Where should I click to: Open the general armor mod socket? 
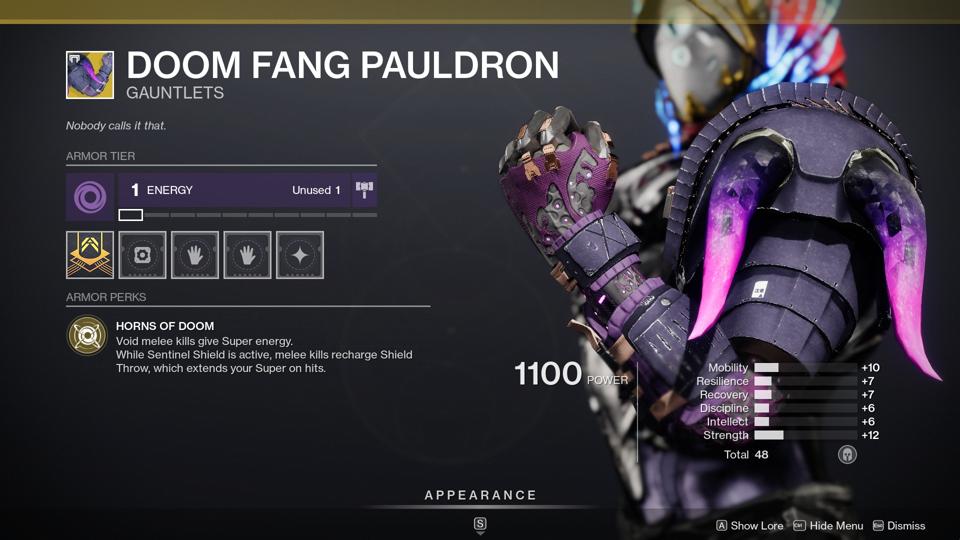coord(142,255)
